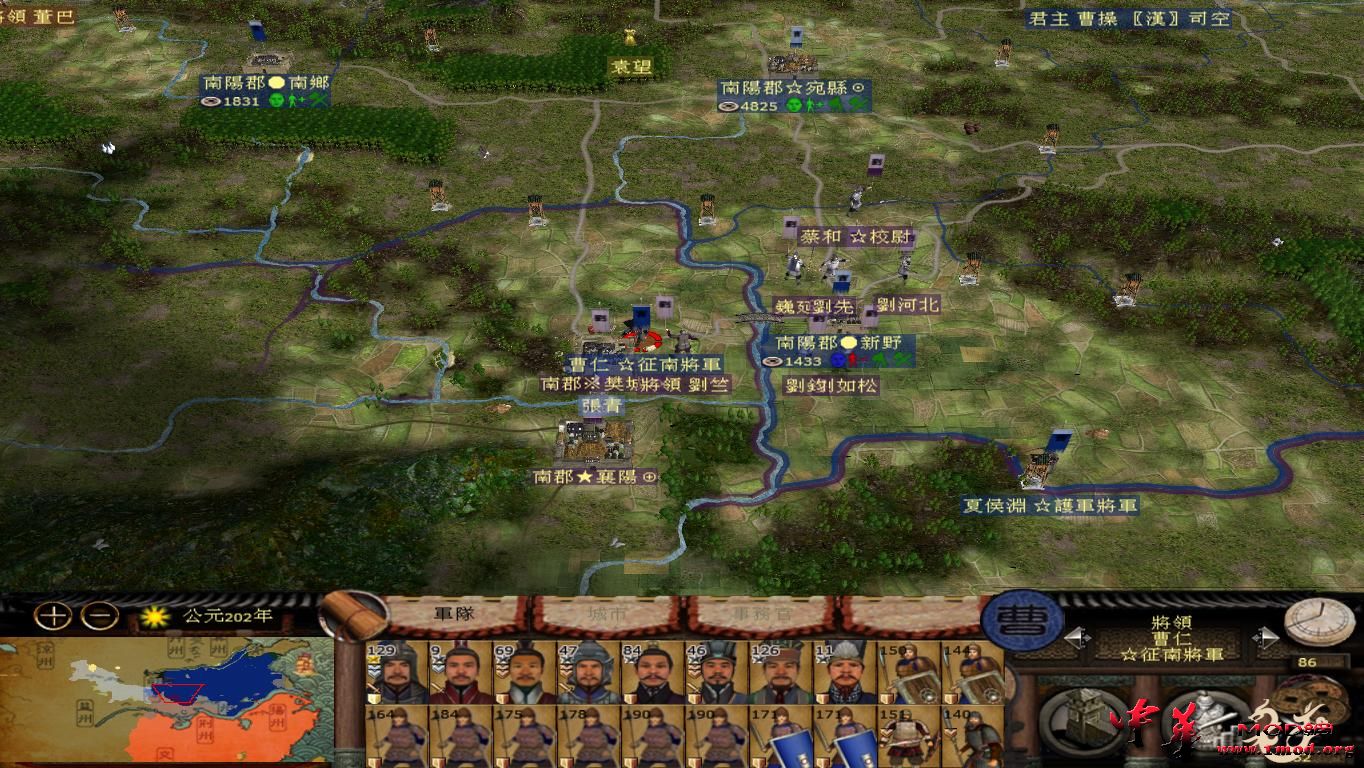Open the scroll icon above the minimap

click(355, 615)
